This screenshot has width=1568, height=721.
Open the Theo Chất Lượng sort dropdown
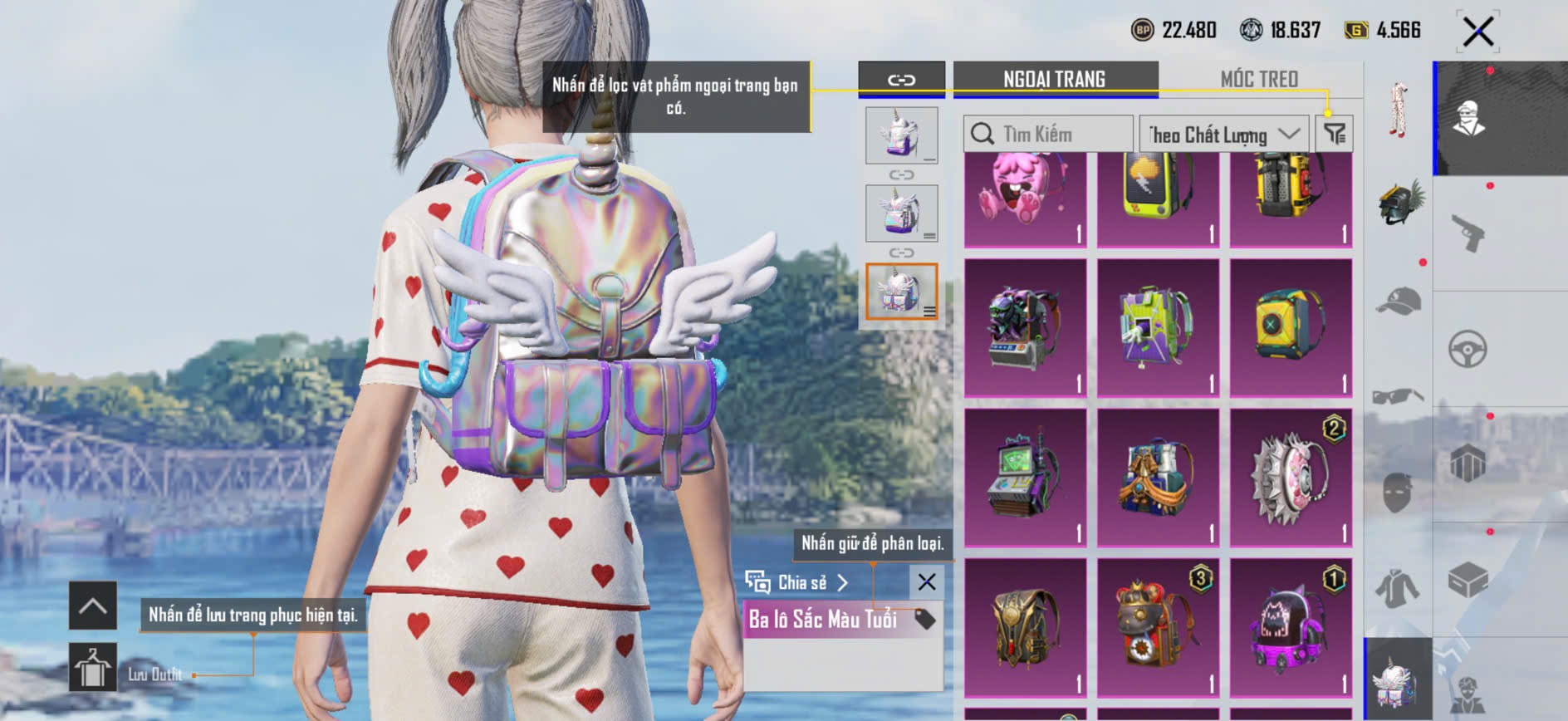(1223, 134)
